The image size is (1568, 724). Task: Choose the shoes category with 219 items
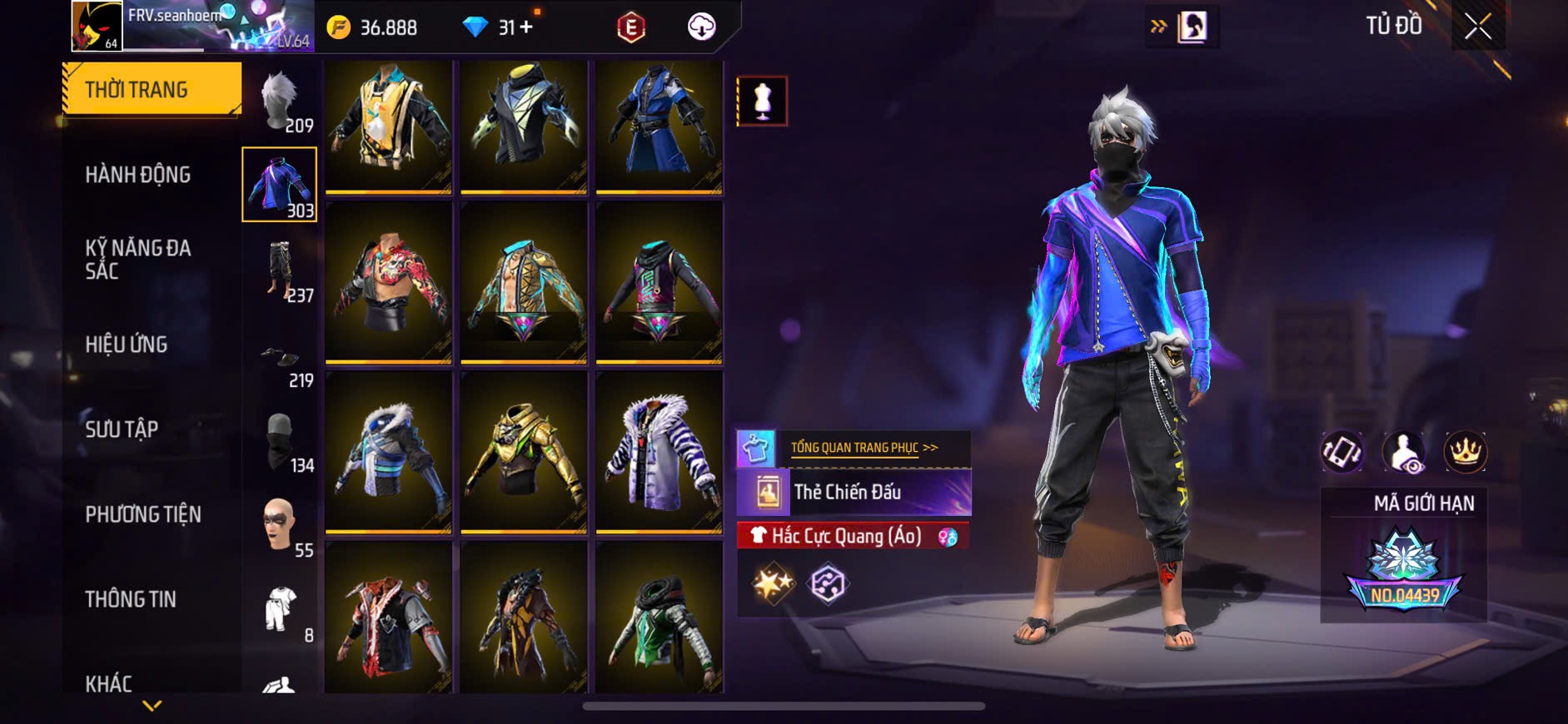[x=281, y=358]
